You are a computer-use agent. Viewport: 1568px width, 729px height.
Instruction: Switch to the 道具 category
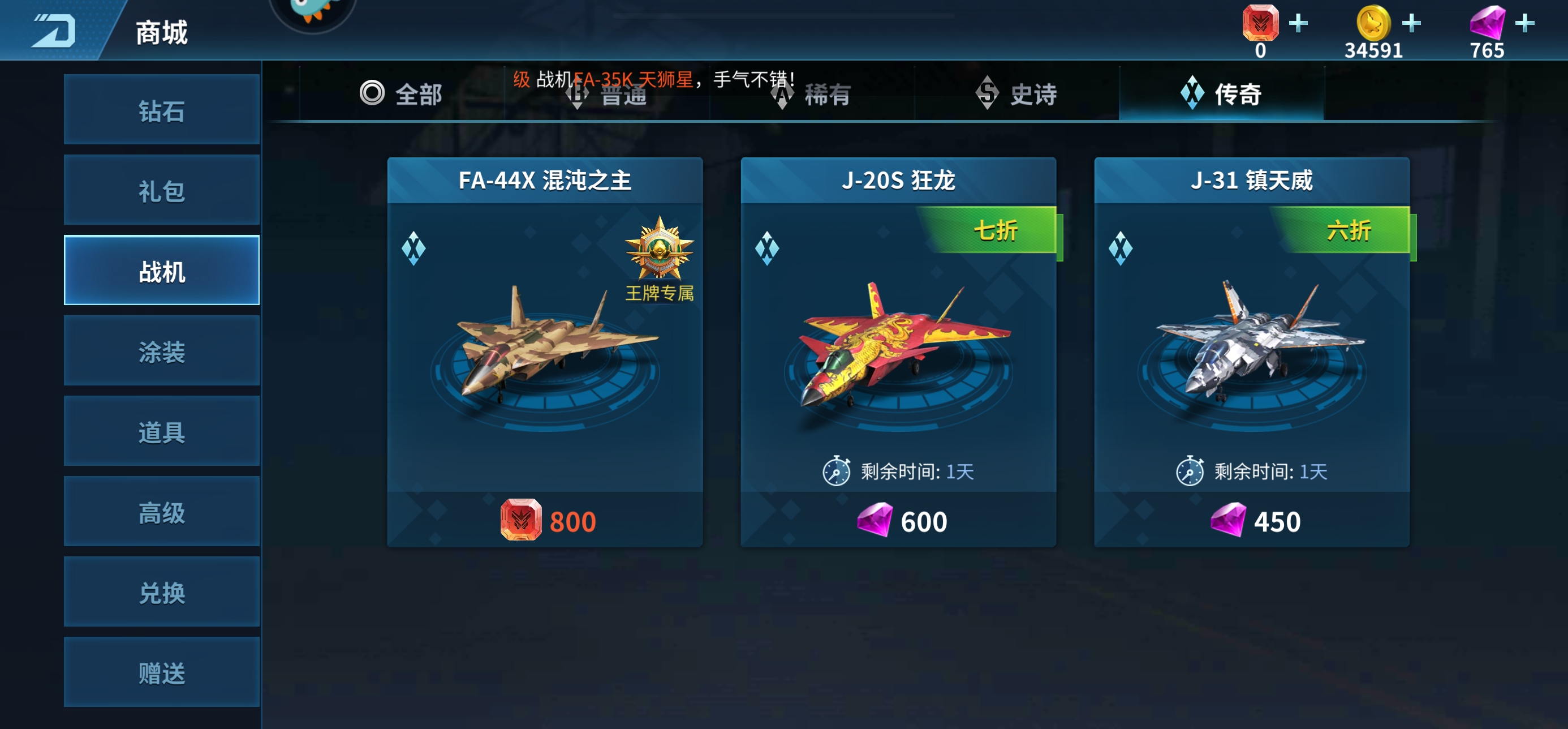coord(161,431)
